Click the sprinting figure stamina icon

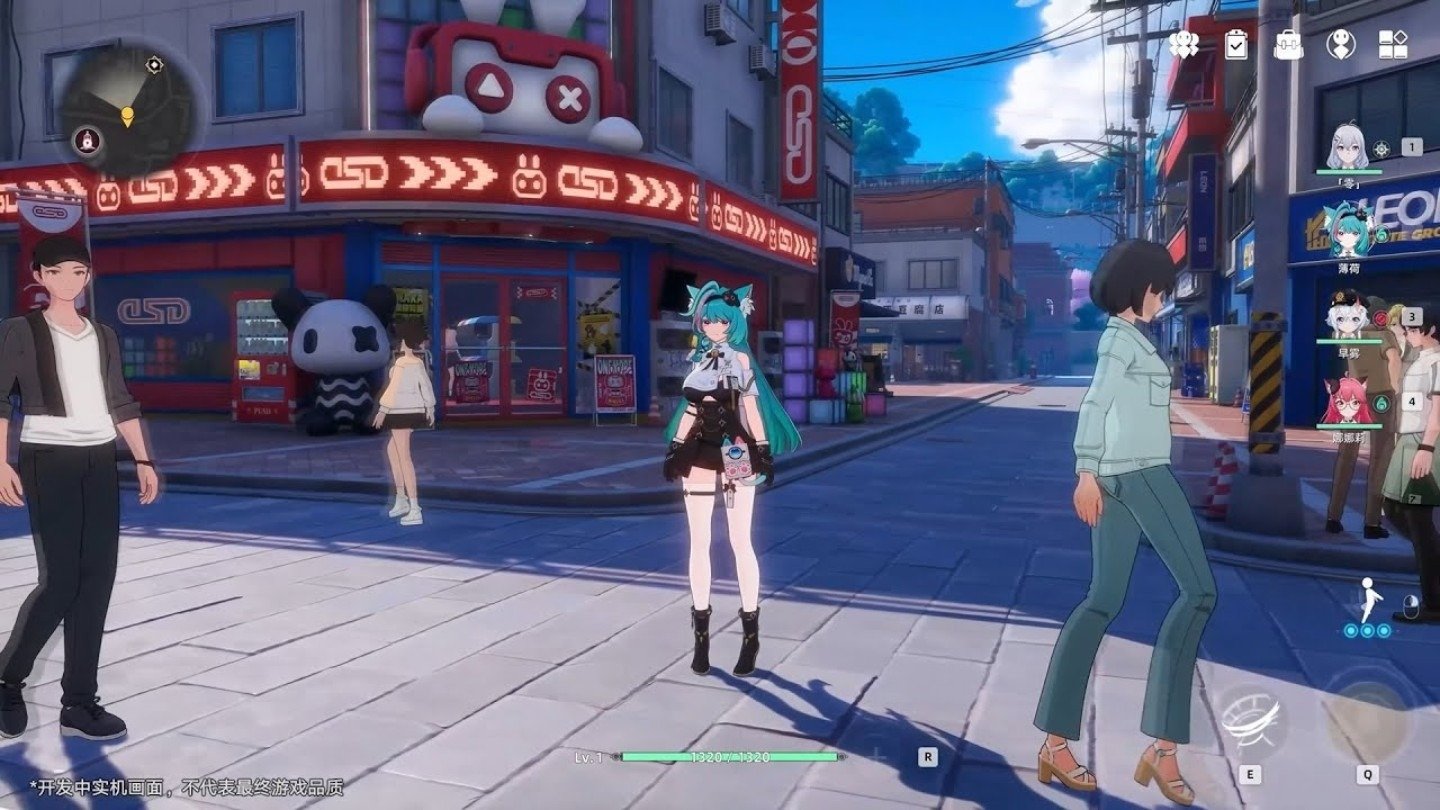1368,598
